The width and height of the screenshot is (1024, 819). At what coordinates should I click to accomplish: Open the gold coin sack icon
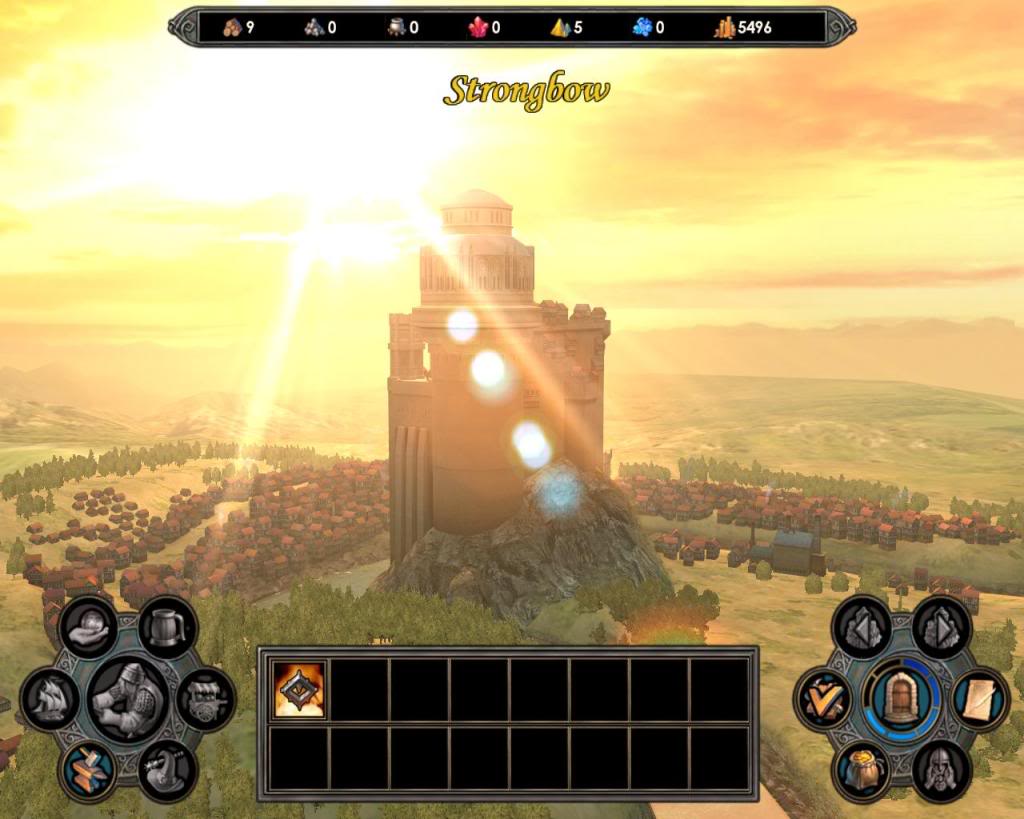coord(862,770)
